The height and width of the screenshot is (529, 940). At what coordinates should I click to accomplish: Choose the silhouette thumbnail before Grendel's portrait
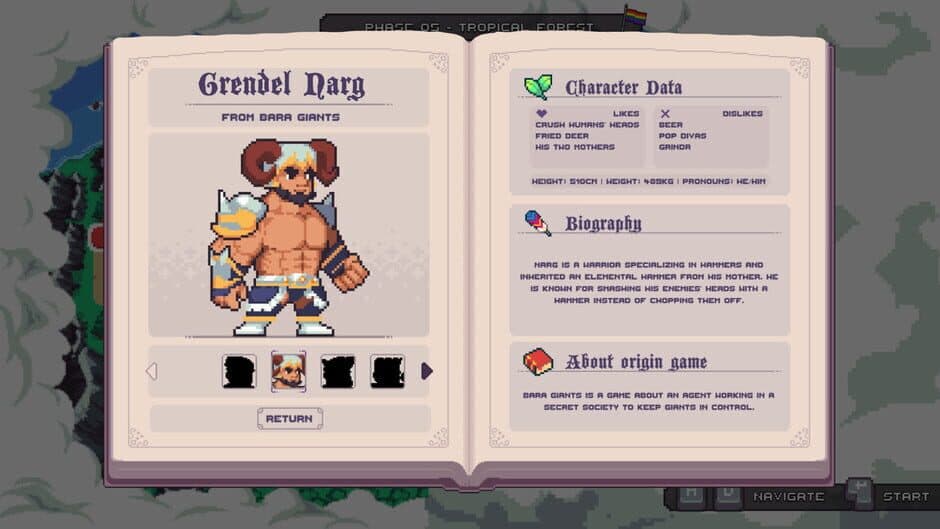[239, 371]
